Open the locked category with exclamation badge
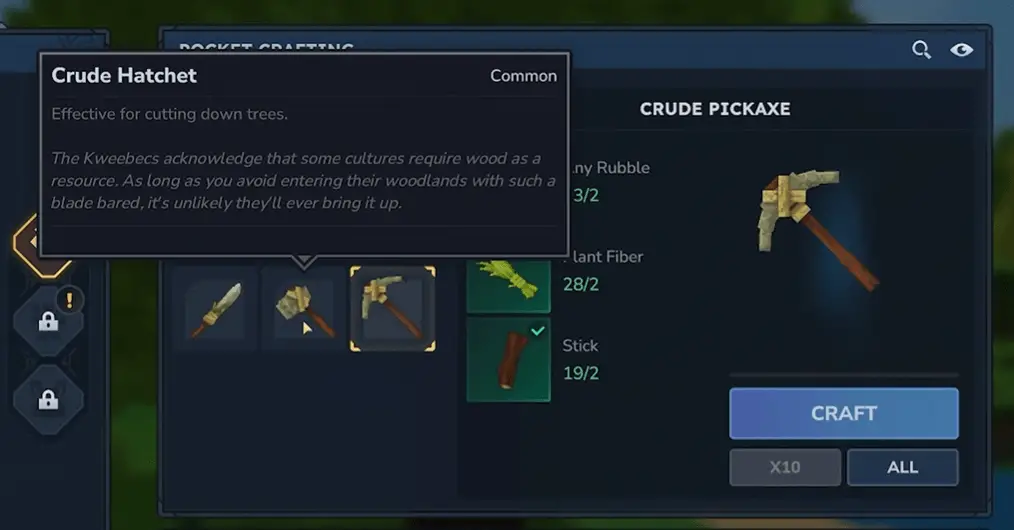Screen dimensions: 1014x530 (x=48, y=321)
